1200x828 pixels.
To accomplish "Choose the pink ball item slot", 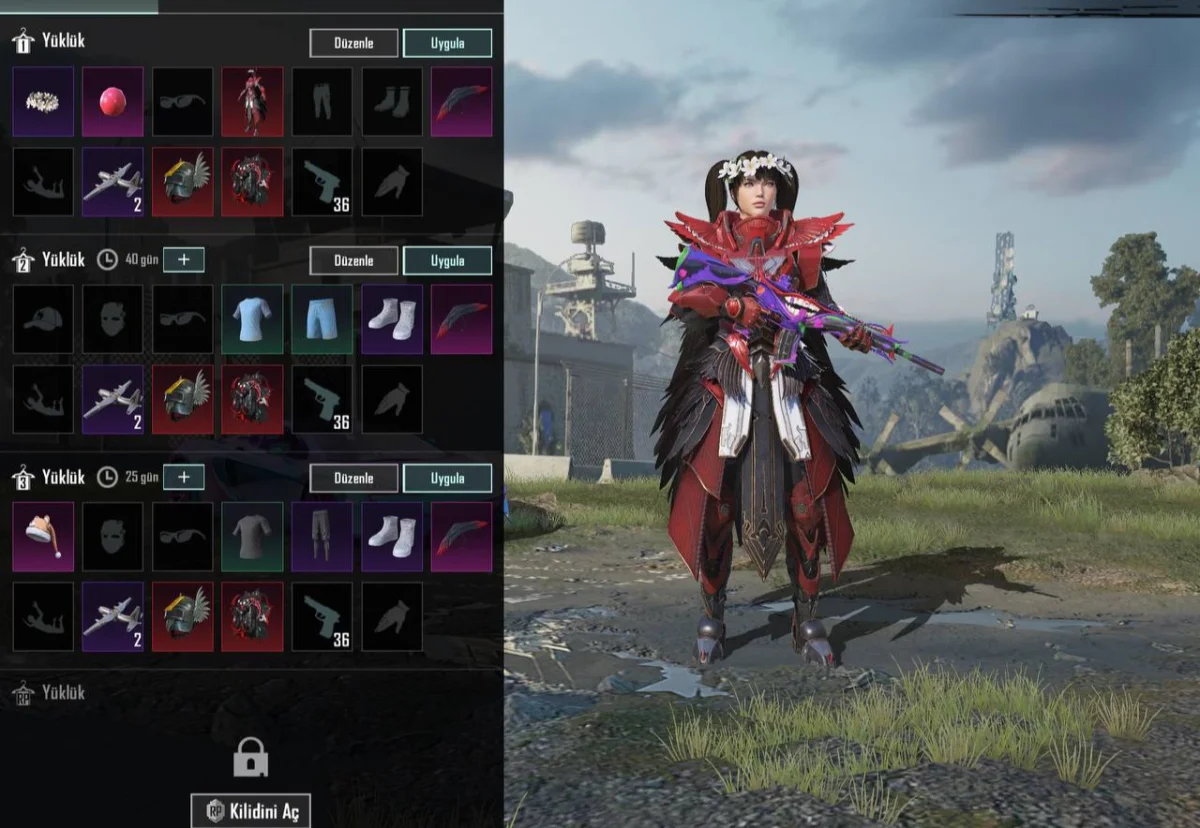I will (x=113, y=102).
